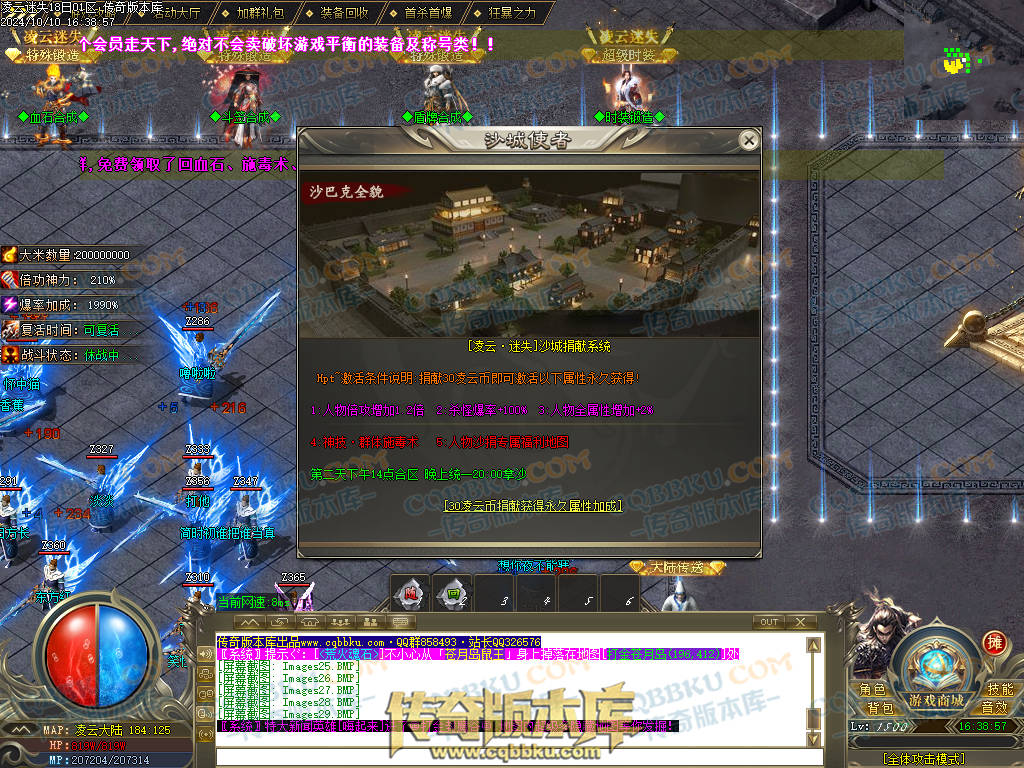1024x768 pixels.
Task: Open the 背包 backpack
Action: [x=880, y=708]
